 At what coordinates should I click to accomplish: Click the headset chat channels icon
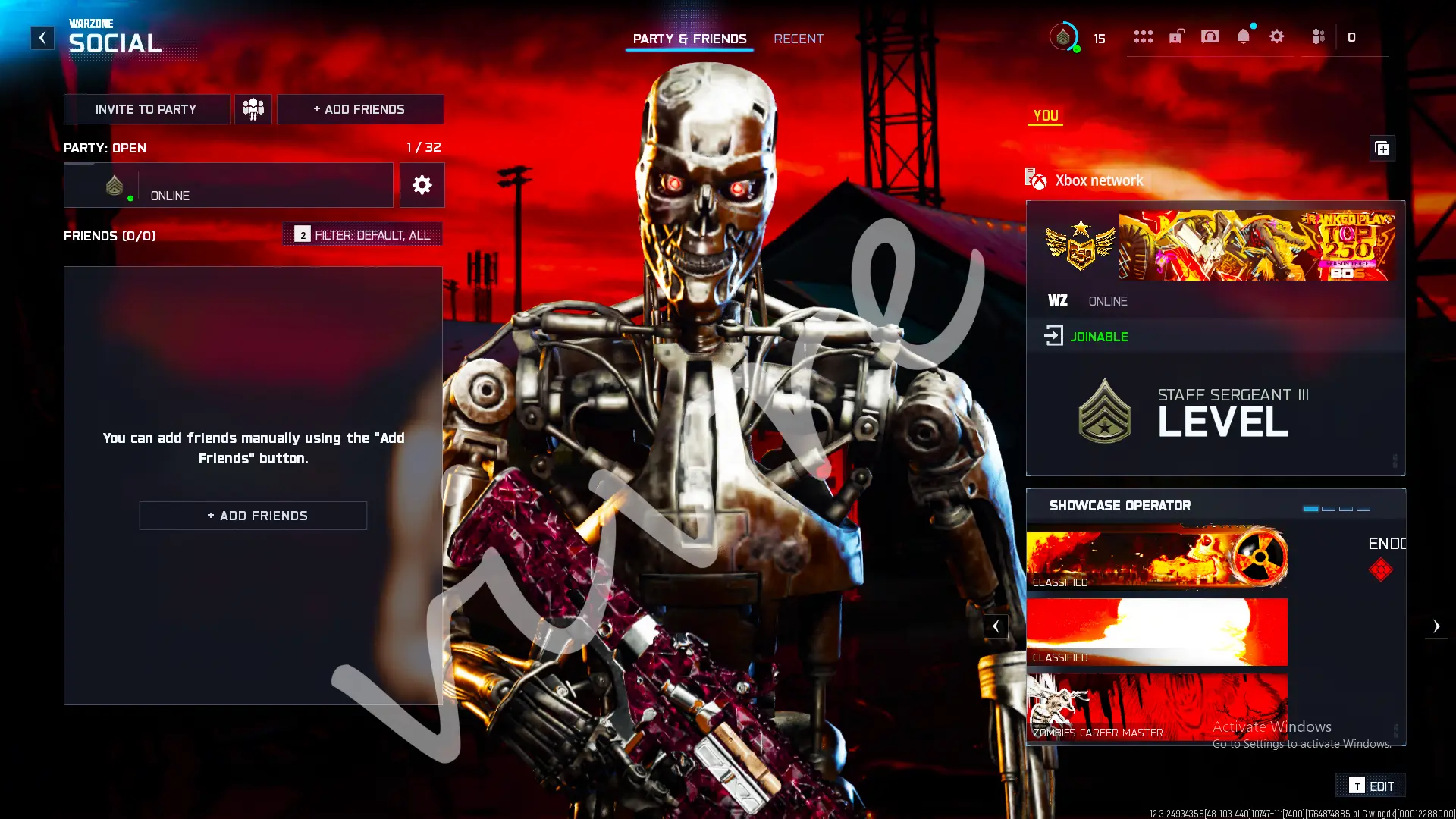[x=1210, y=36]
